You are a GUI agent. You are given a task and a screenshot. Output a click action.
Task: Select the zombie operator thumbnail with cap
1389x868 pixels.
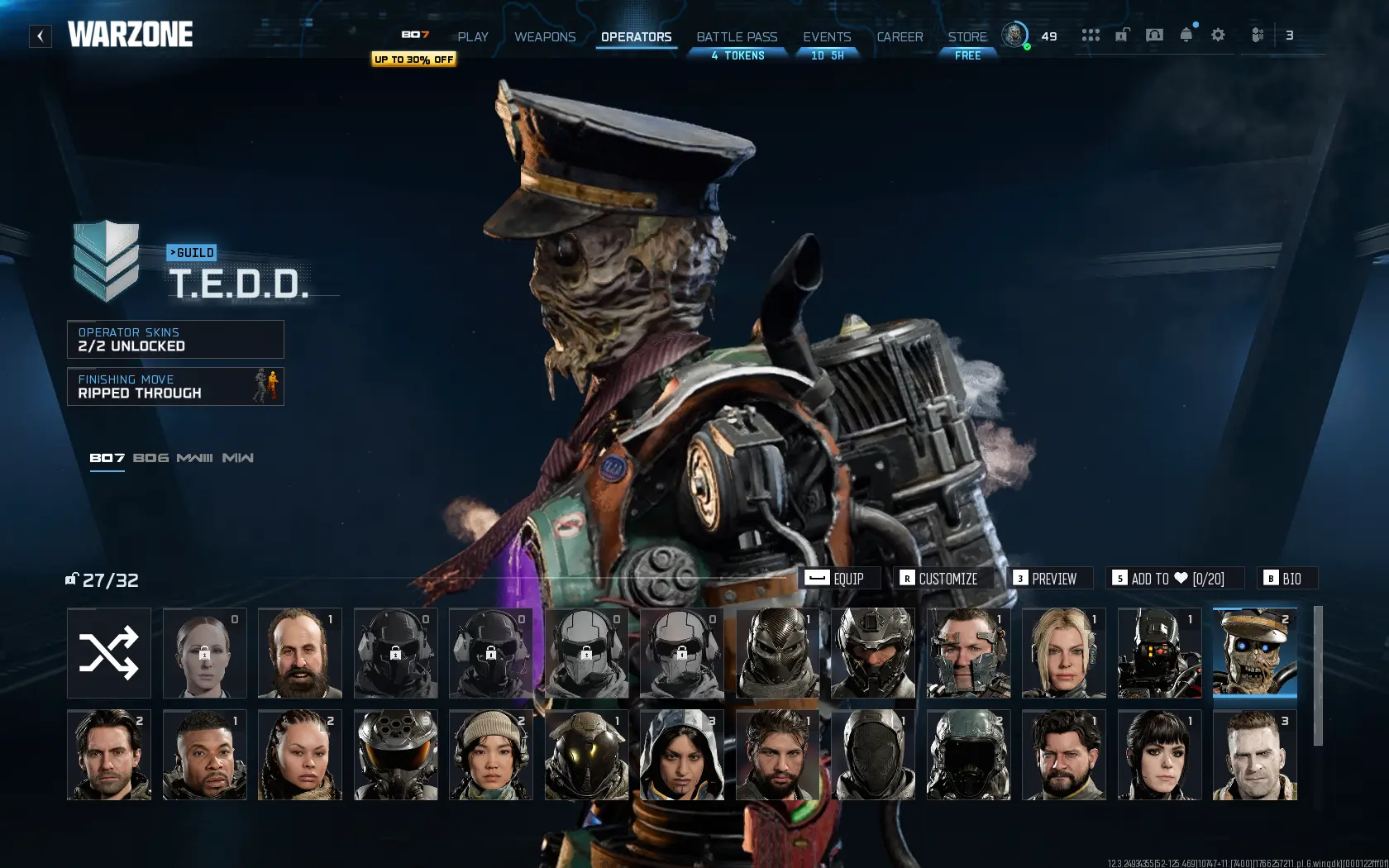click(x=1253, y=653)
